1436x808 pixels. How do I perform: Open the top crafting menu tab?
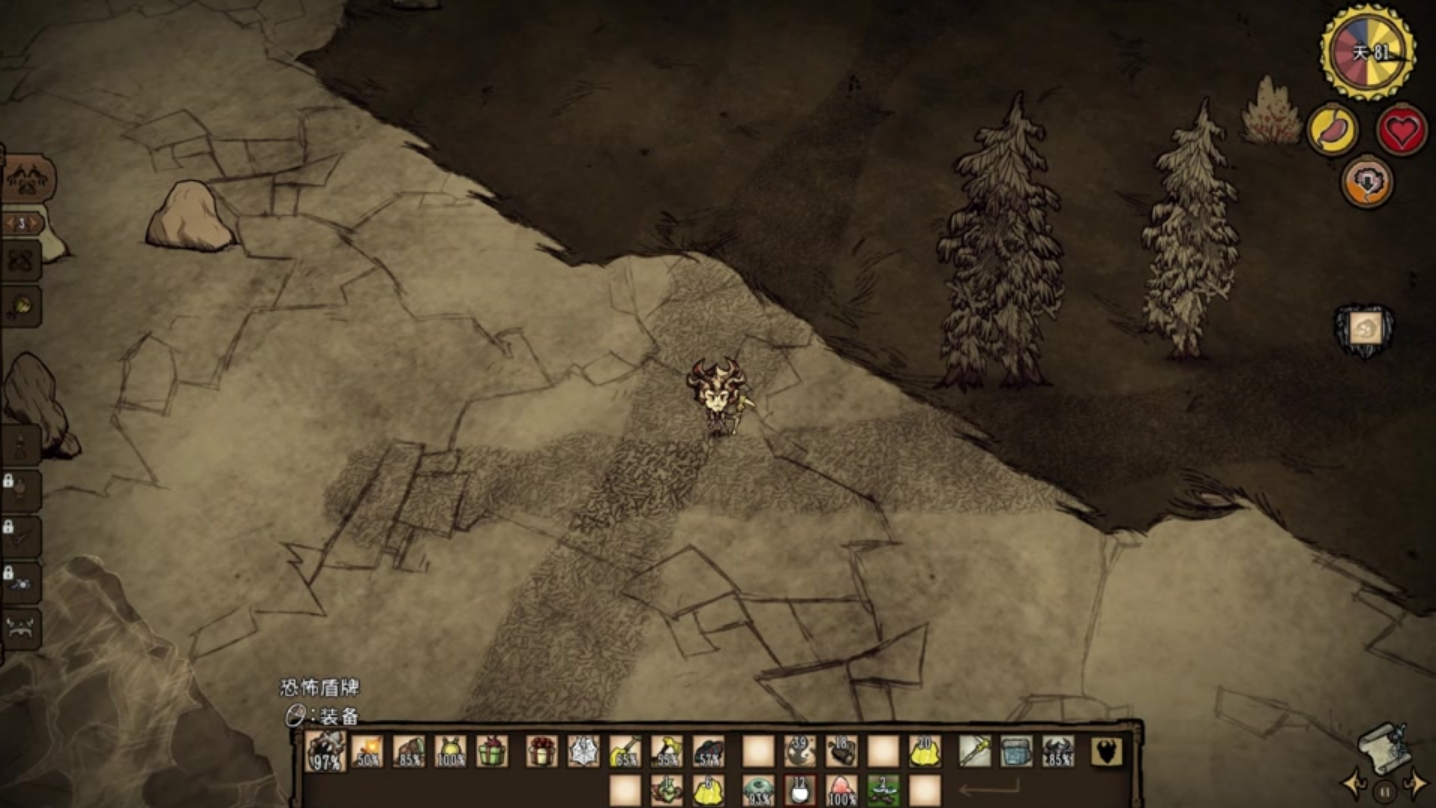coord(28,179)
